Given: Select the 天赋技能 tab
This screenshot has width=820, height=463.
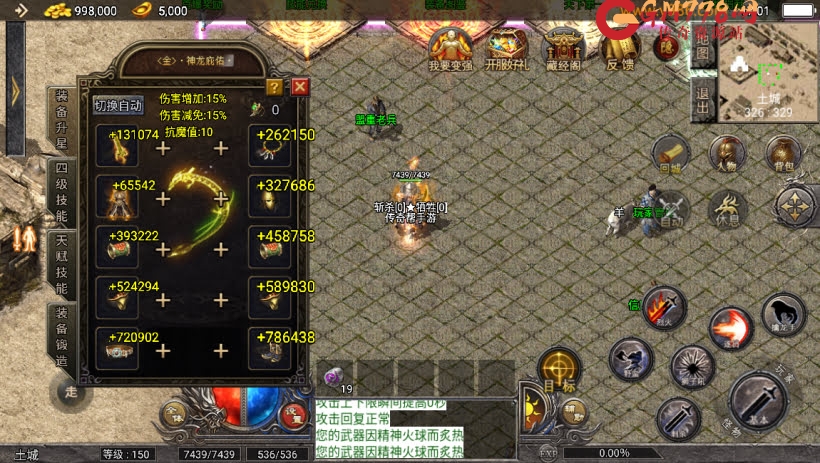Looking at the screenshot, I should coord(61,265).
